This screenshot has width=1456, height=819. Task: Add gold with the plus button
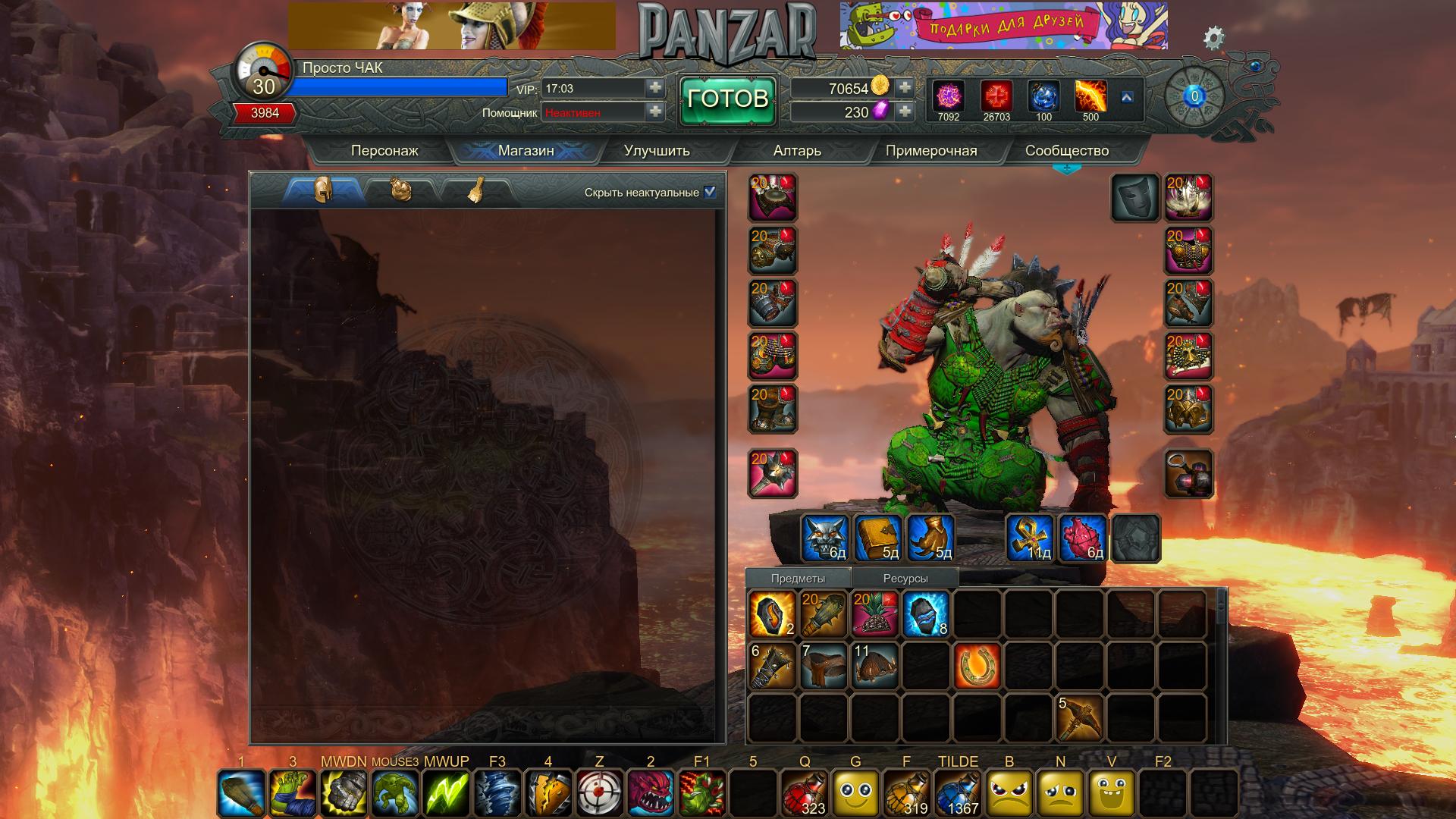[x=904, y=88]
